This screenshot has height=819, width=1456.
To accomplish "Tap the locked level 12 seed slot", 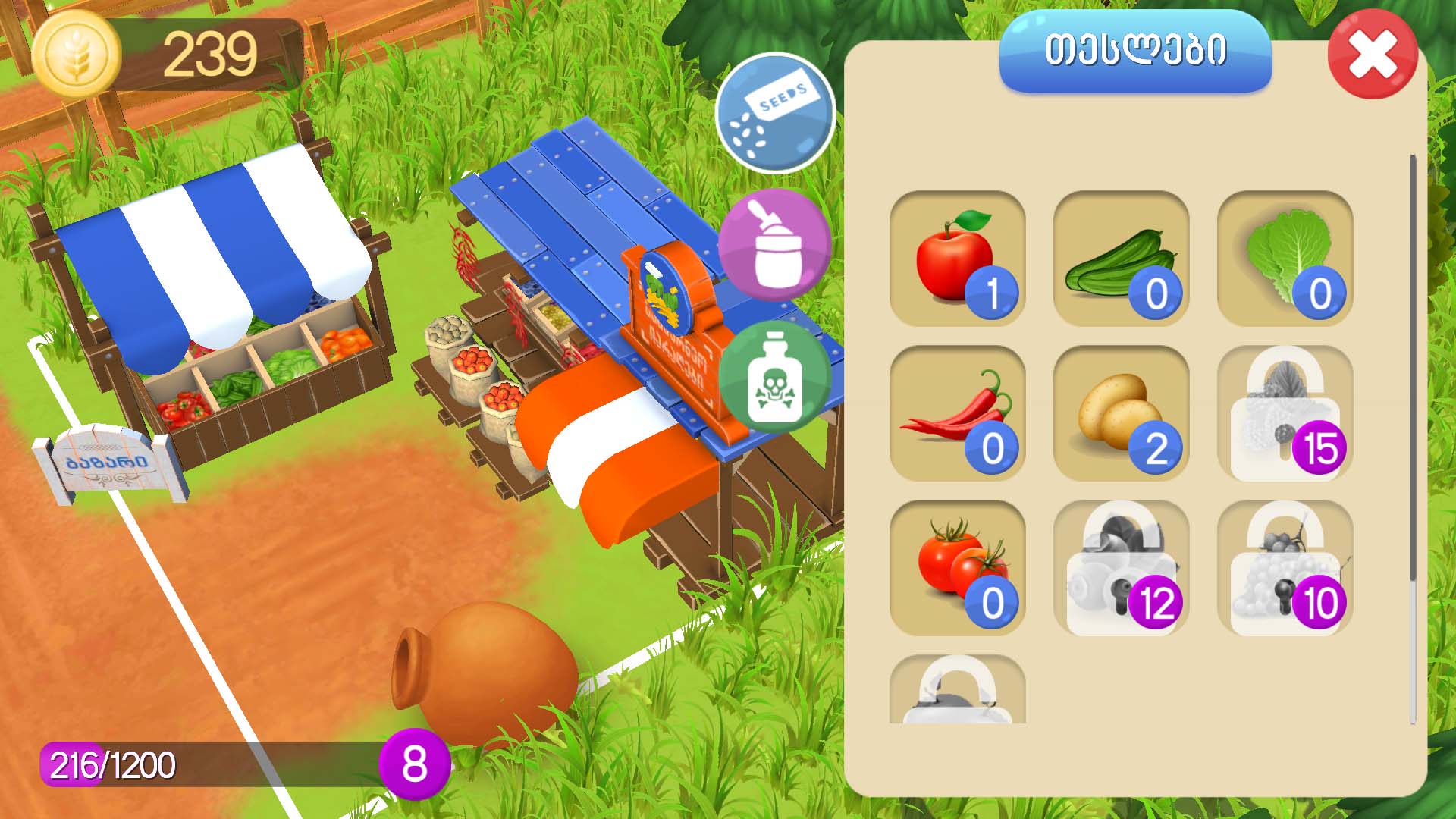I will (1121, 568).
